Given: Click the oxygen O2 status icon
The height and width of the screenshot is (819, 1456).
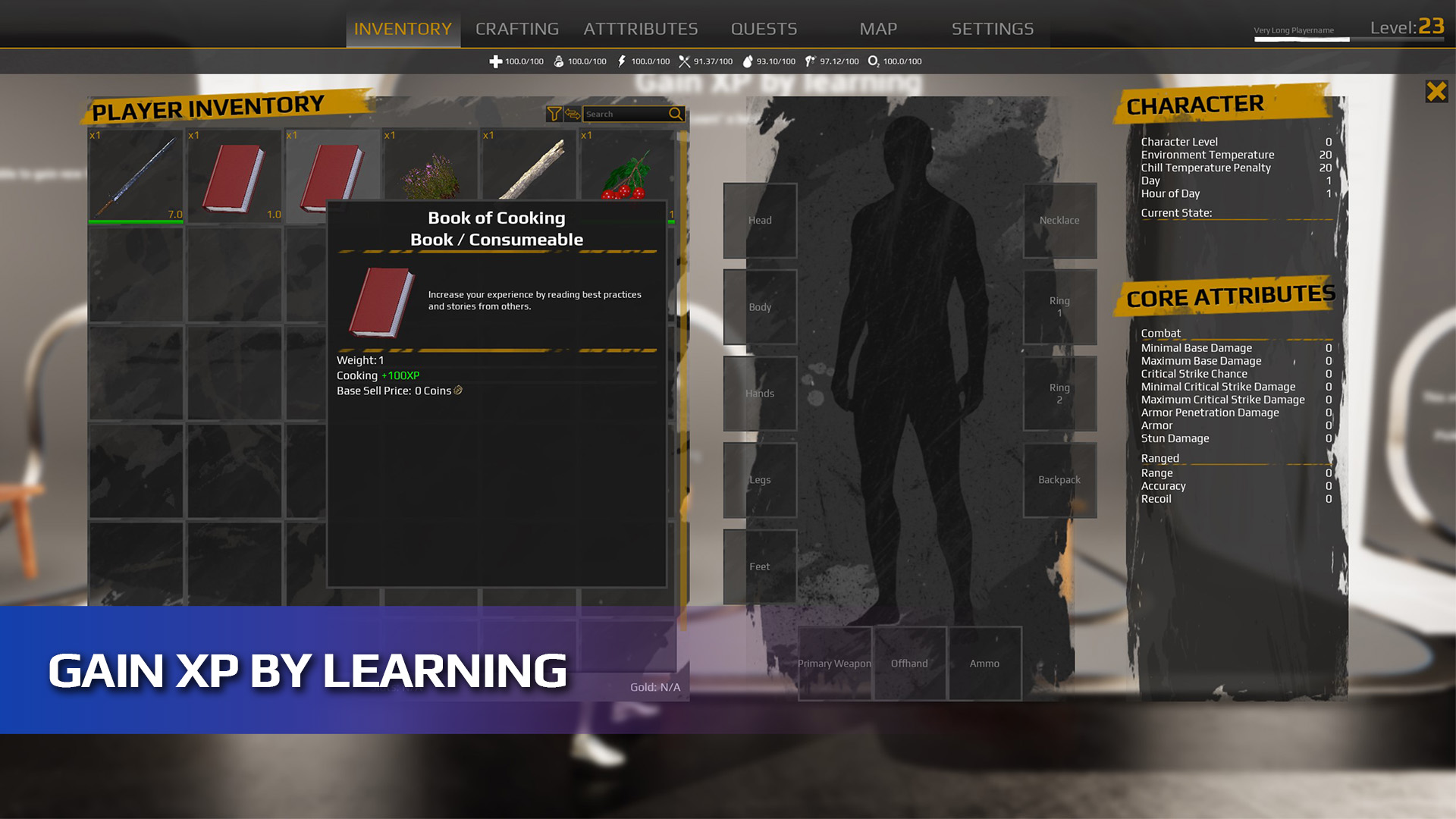Looking at the screenshot, I should click(x=874, y=61).
